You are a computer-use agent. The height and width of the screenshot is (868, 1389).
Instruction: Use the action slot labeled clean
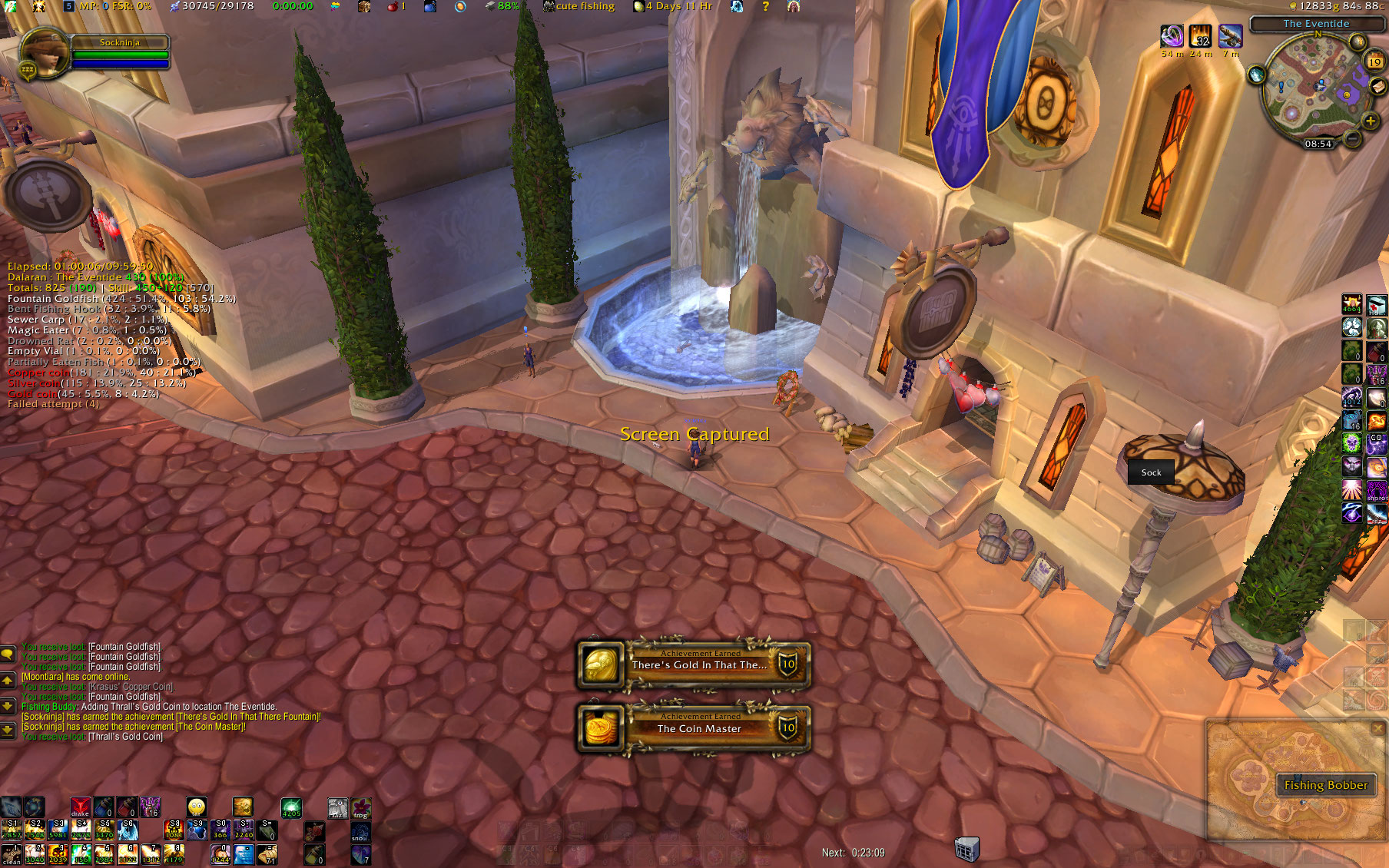pos(12,854)
